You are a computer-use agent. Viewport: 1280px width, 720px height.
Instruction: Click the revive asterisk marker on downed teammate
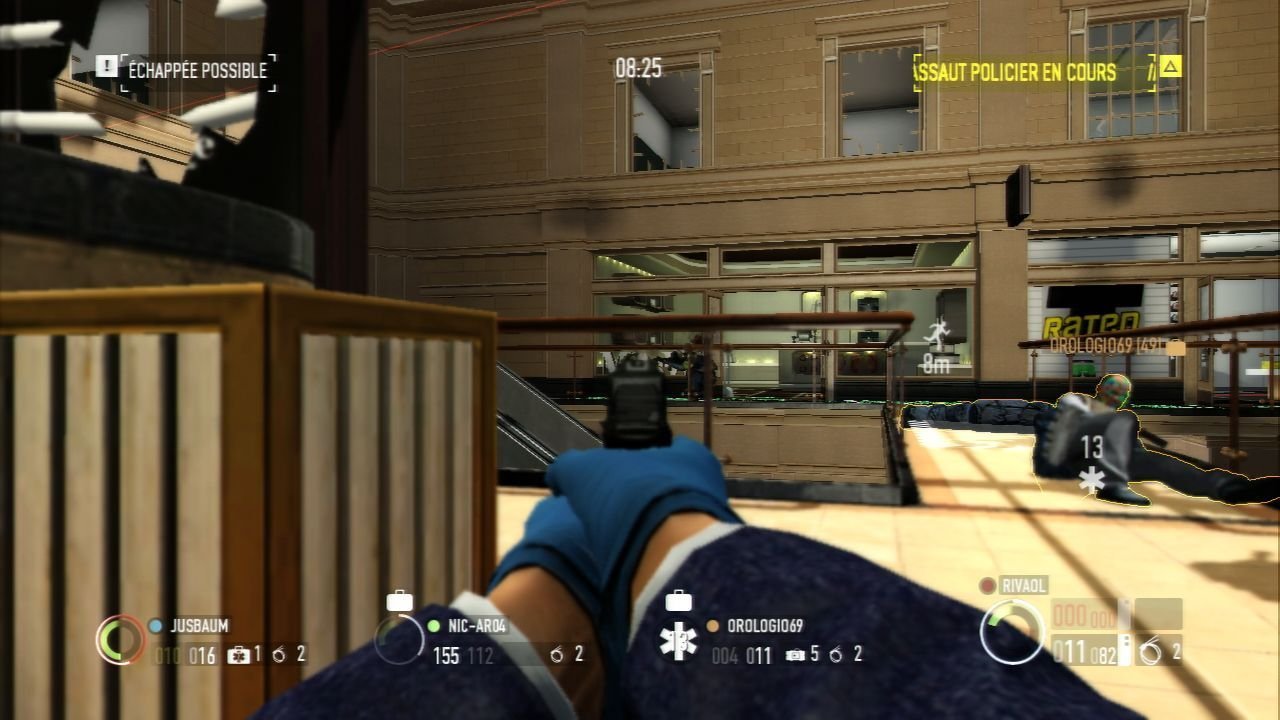(x=1092, y=480)
